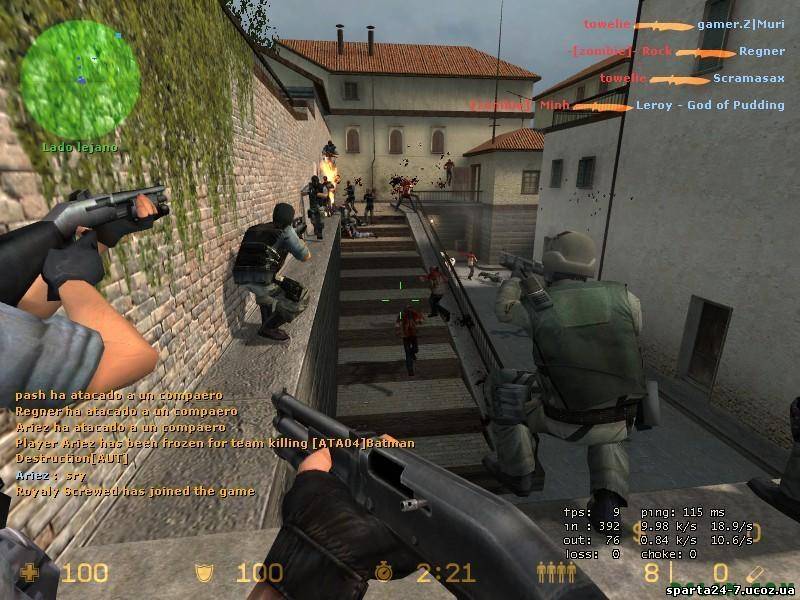Click the chat message "Ariez : sry"
The height and width of the screenshot is (600, 800).
coord(45,475)
